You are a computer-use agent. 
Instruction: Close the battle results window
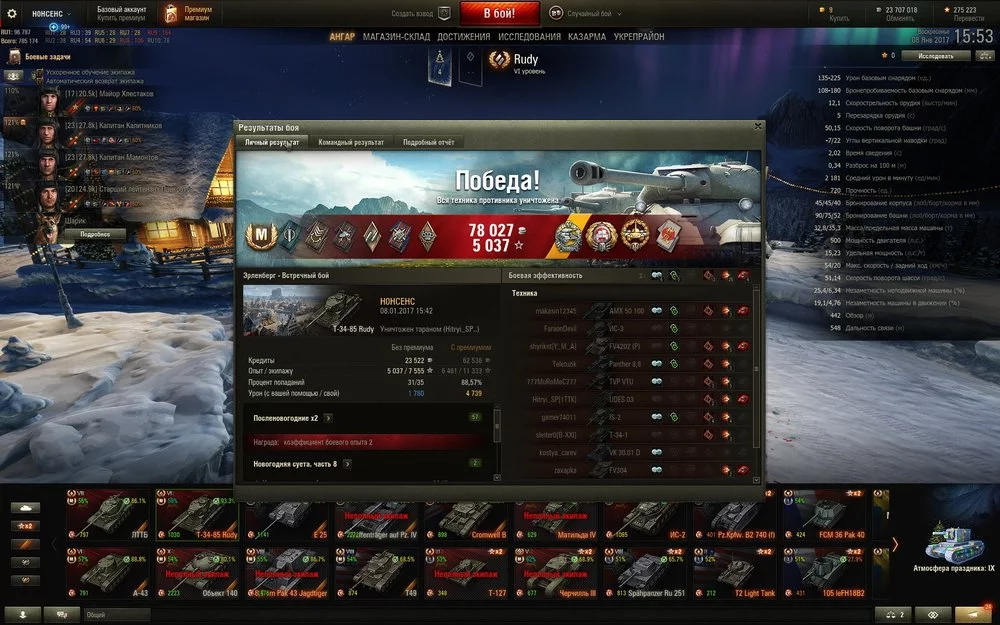tap(757, 127)
